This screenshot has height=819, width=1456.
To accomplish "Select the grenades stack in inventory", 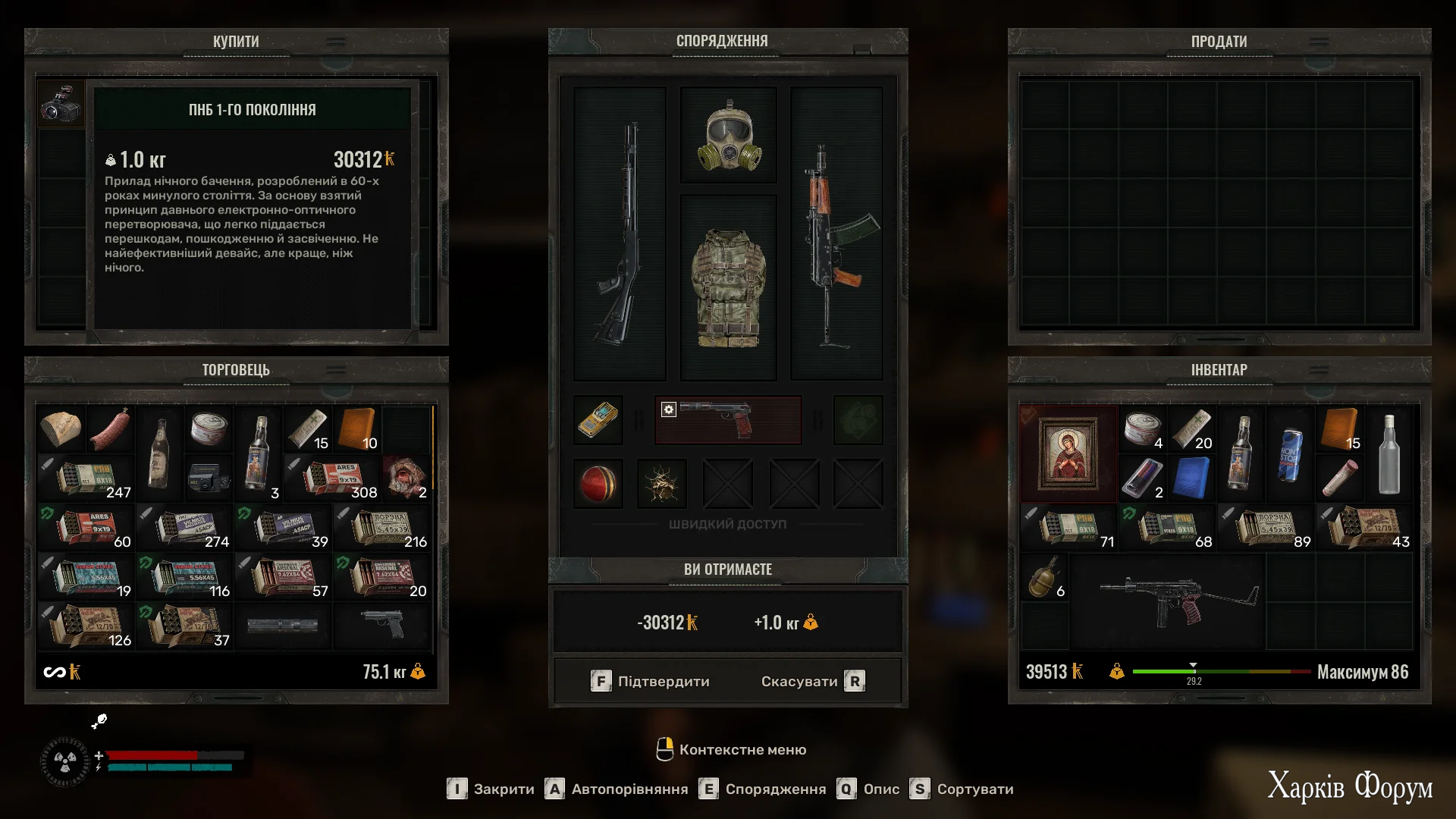I will point(1044,578).
